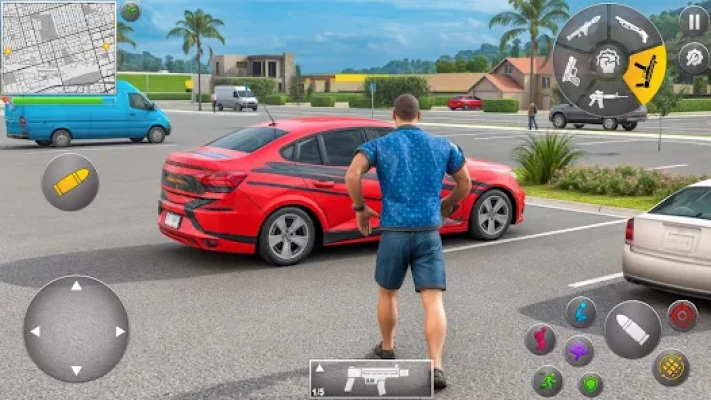Select the rocket launcher in weapon wheel
The height and width of the screenshot is (400, 711).
(x=583, y=28)
